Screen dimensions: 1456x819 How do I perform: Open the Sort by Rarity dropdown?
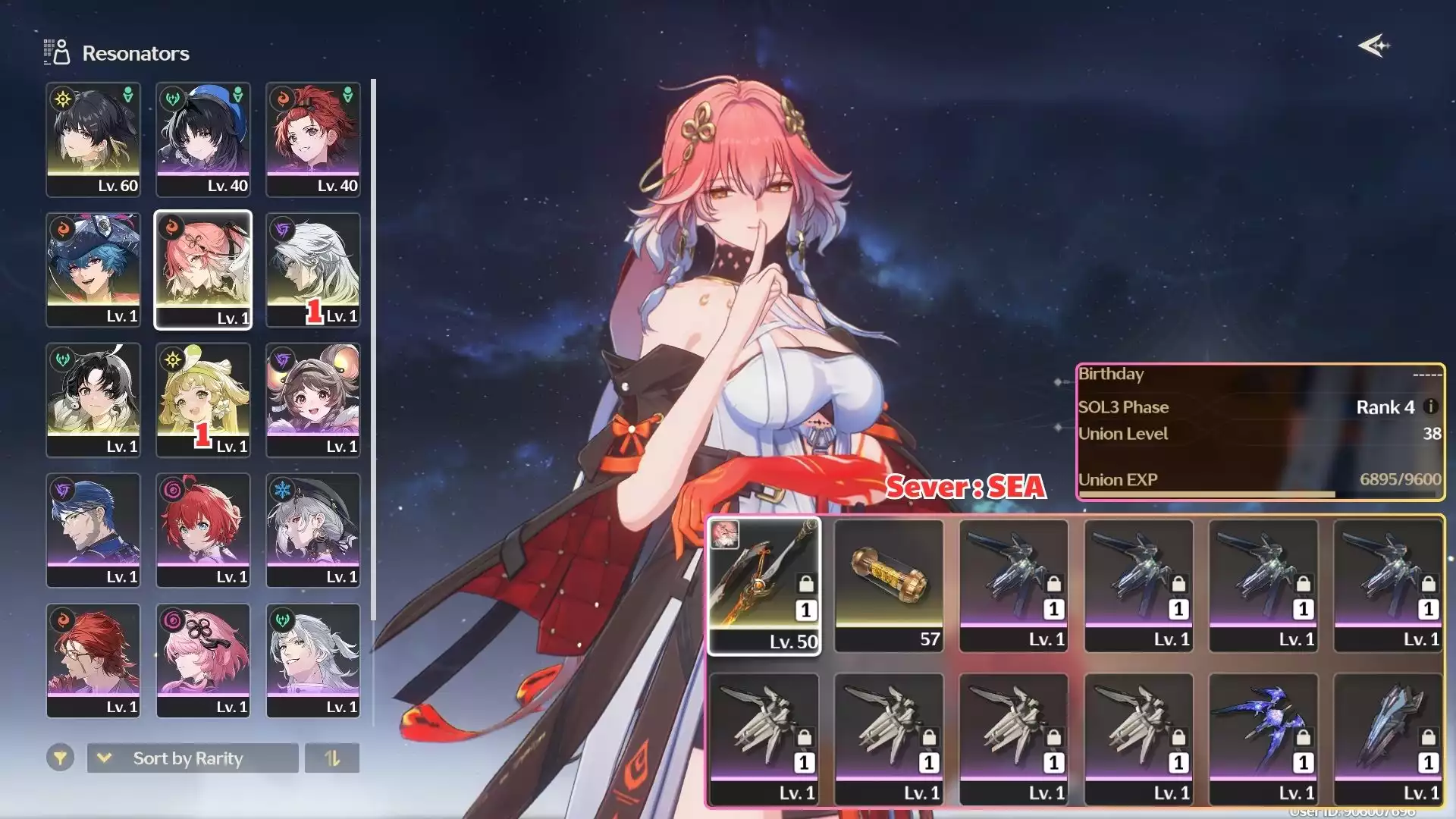pyautogui.click(x=193, y=758)
